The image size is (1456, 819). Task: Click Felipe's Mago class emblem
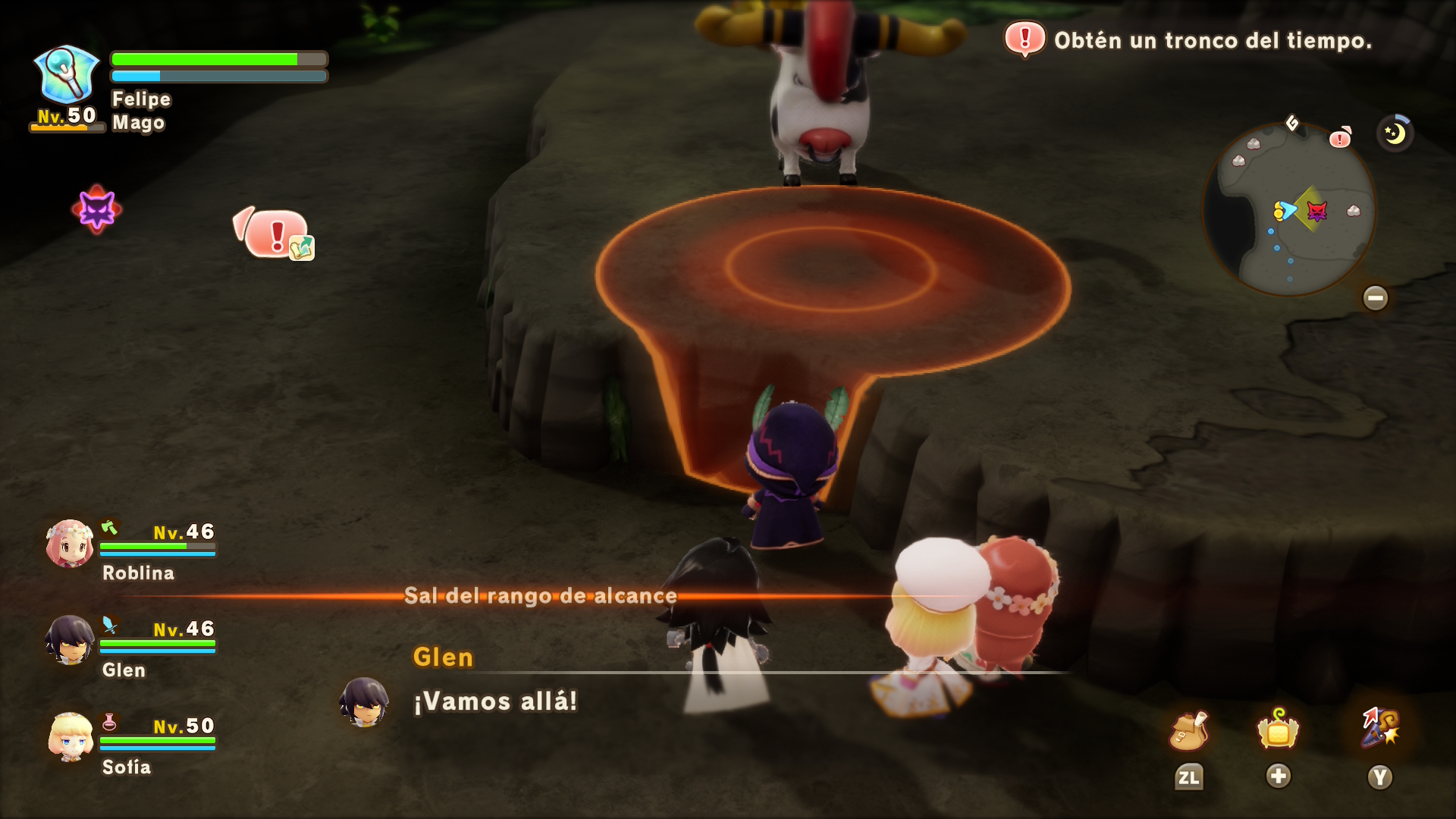point(67,75)
